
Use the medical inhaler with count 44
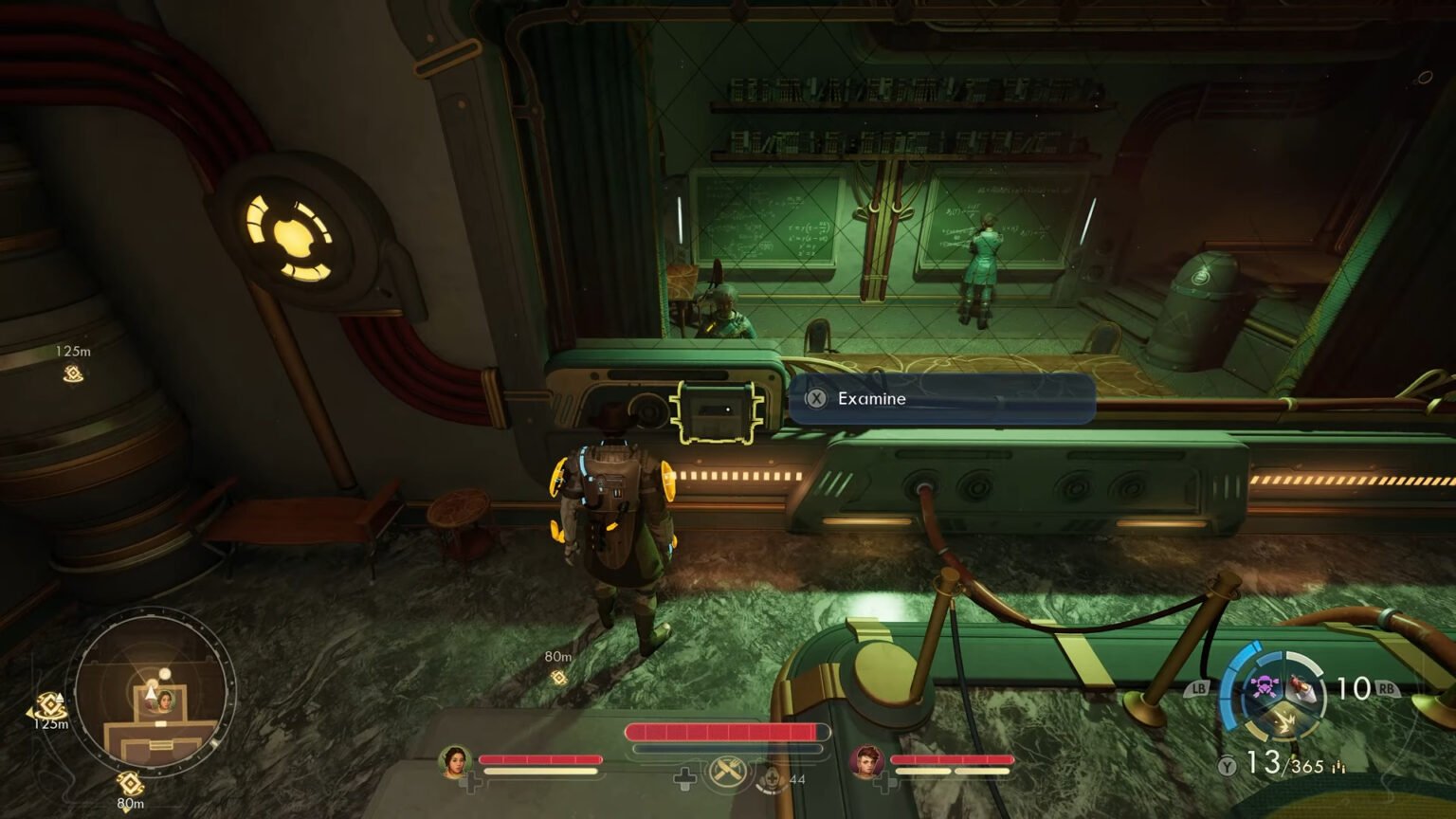[772, 779]
